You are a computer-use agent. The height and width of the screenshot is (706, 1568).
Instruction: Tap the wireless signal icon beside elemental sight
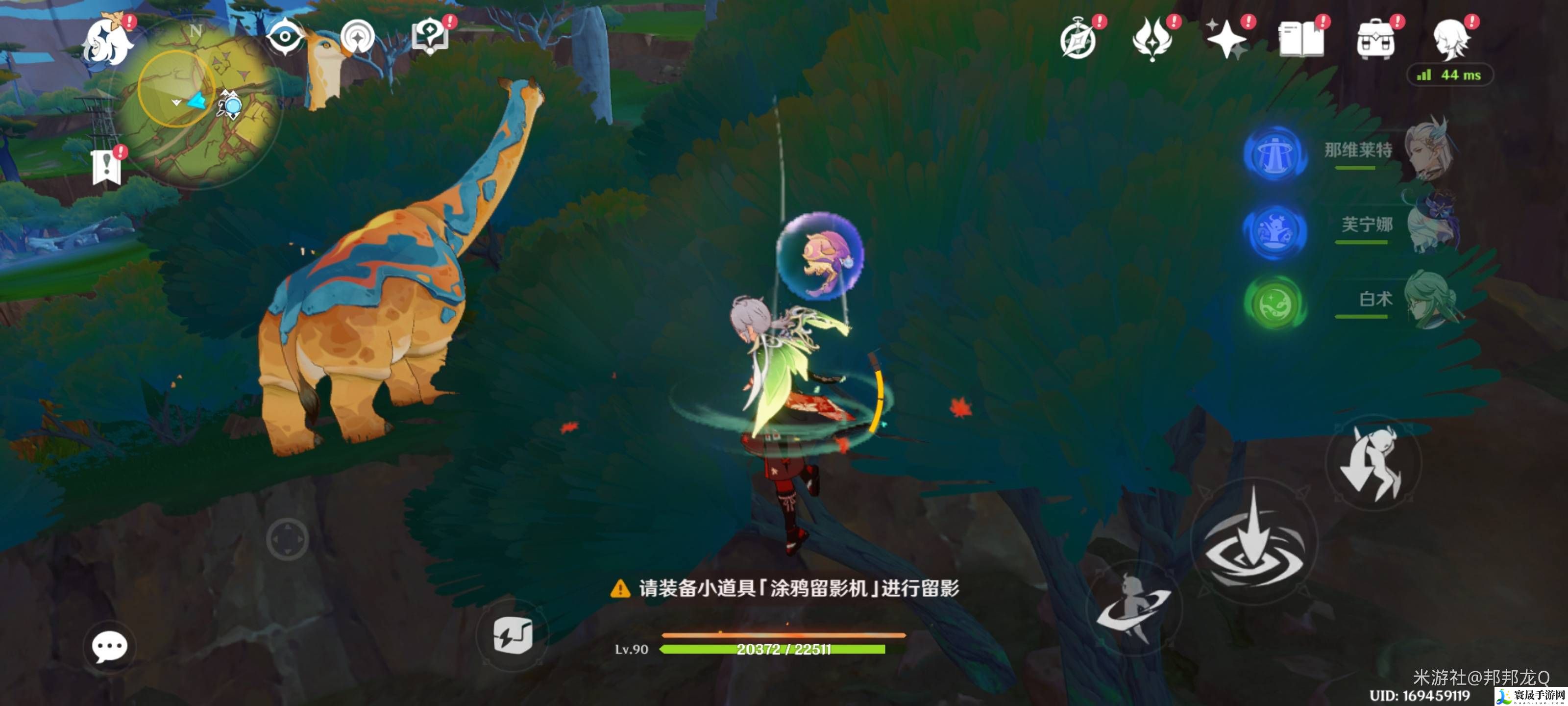click(x=357, y=37)
